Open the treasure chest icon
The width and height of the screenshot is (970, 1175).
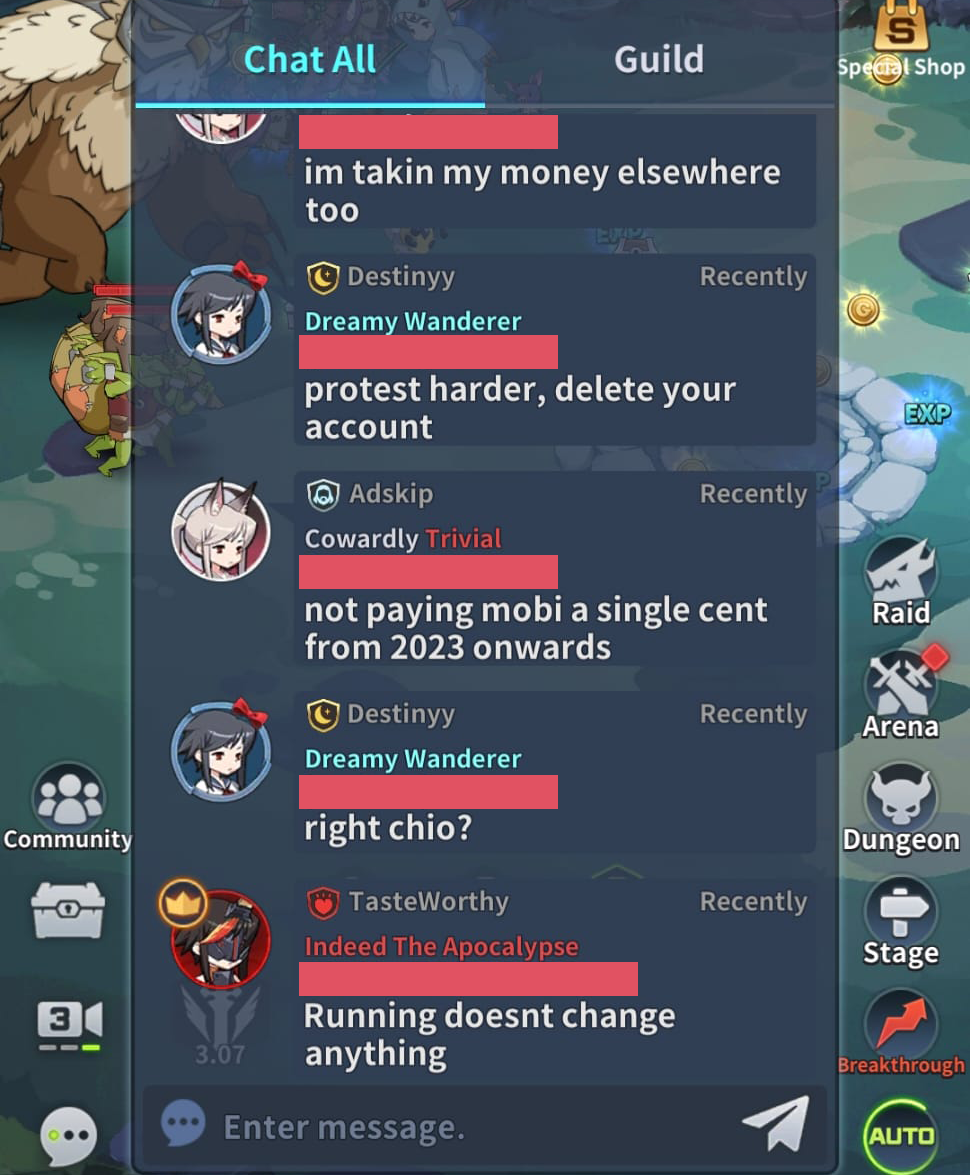[68, 909]
